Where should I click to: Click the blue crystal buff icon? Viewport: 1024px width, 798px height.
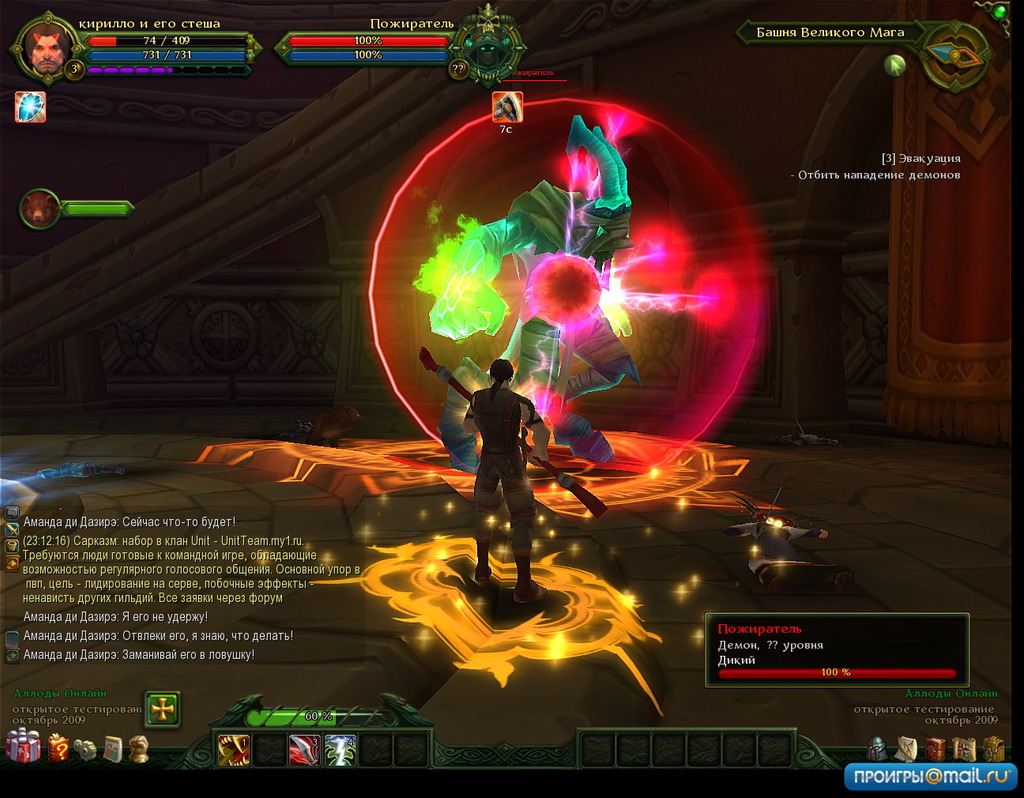30,106
